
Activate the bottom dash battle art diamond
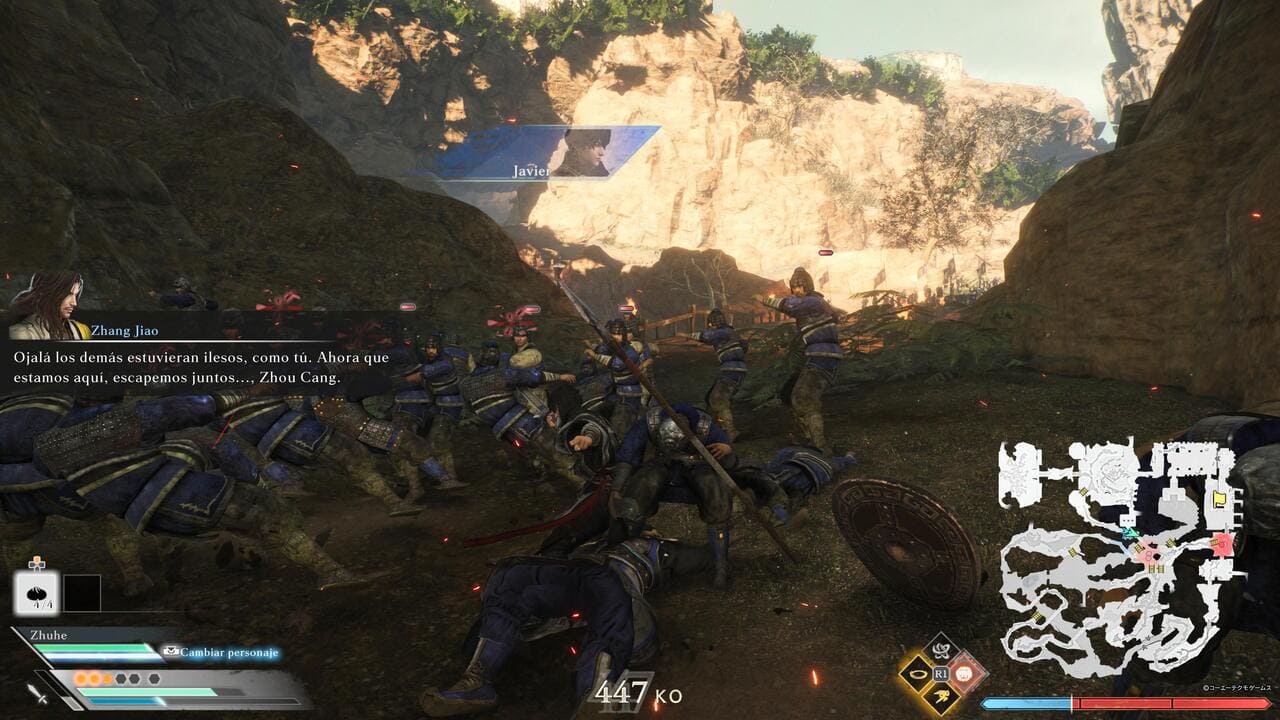tap(941, 698)
